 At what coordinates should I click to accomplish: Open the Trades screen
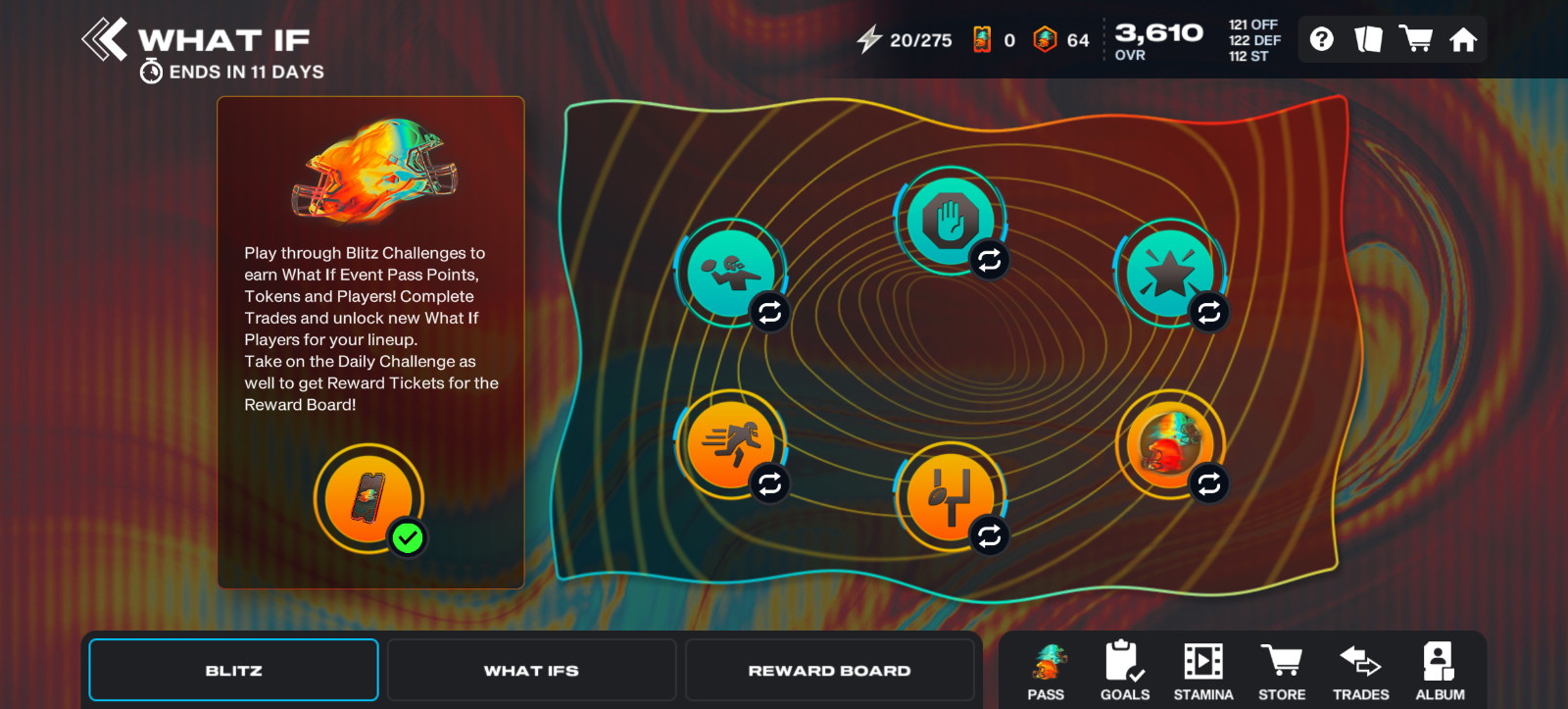[x=1360, y=672]
